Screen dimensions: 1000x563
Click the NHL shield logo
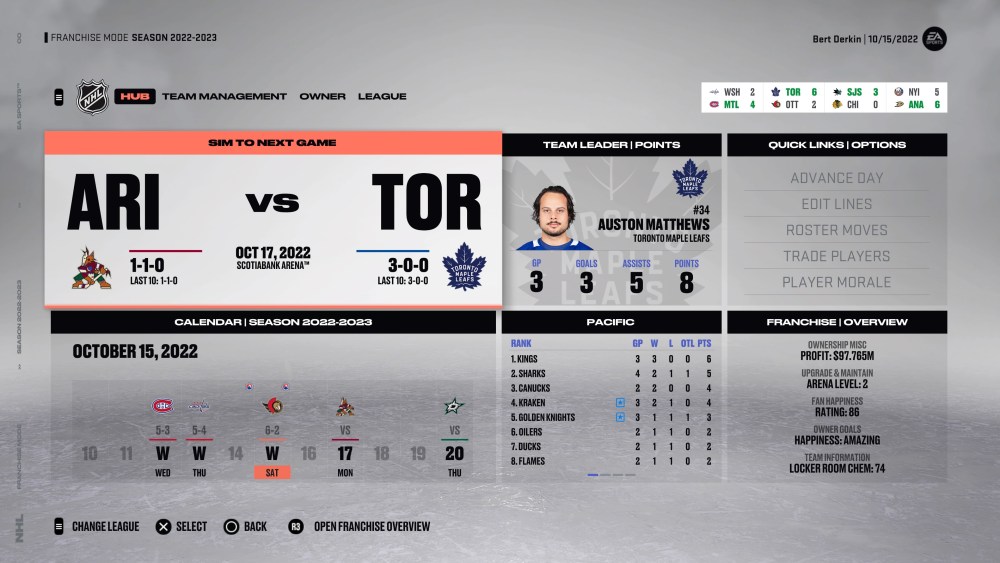(92, 97)
